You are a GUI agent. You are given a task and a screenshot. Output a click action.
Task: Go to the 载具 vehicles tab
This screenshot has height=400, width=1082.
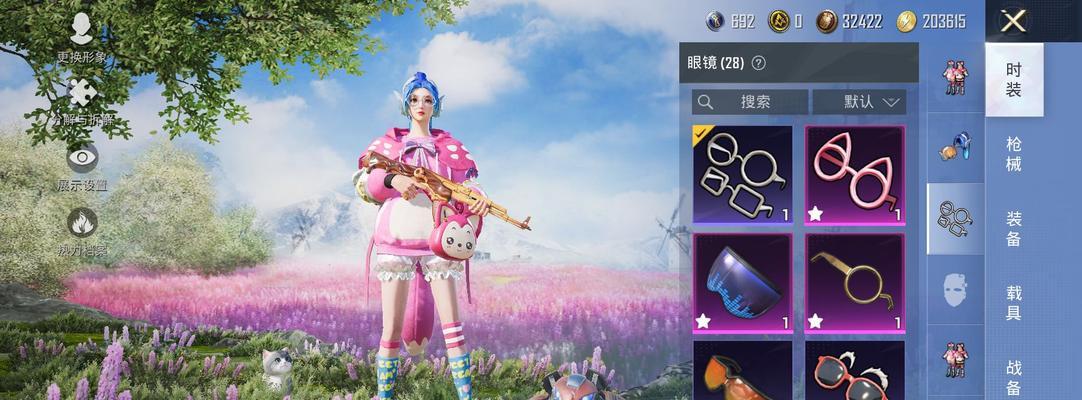pos(1014,303)
